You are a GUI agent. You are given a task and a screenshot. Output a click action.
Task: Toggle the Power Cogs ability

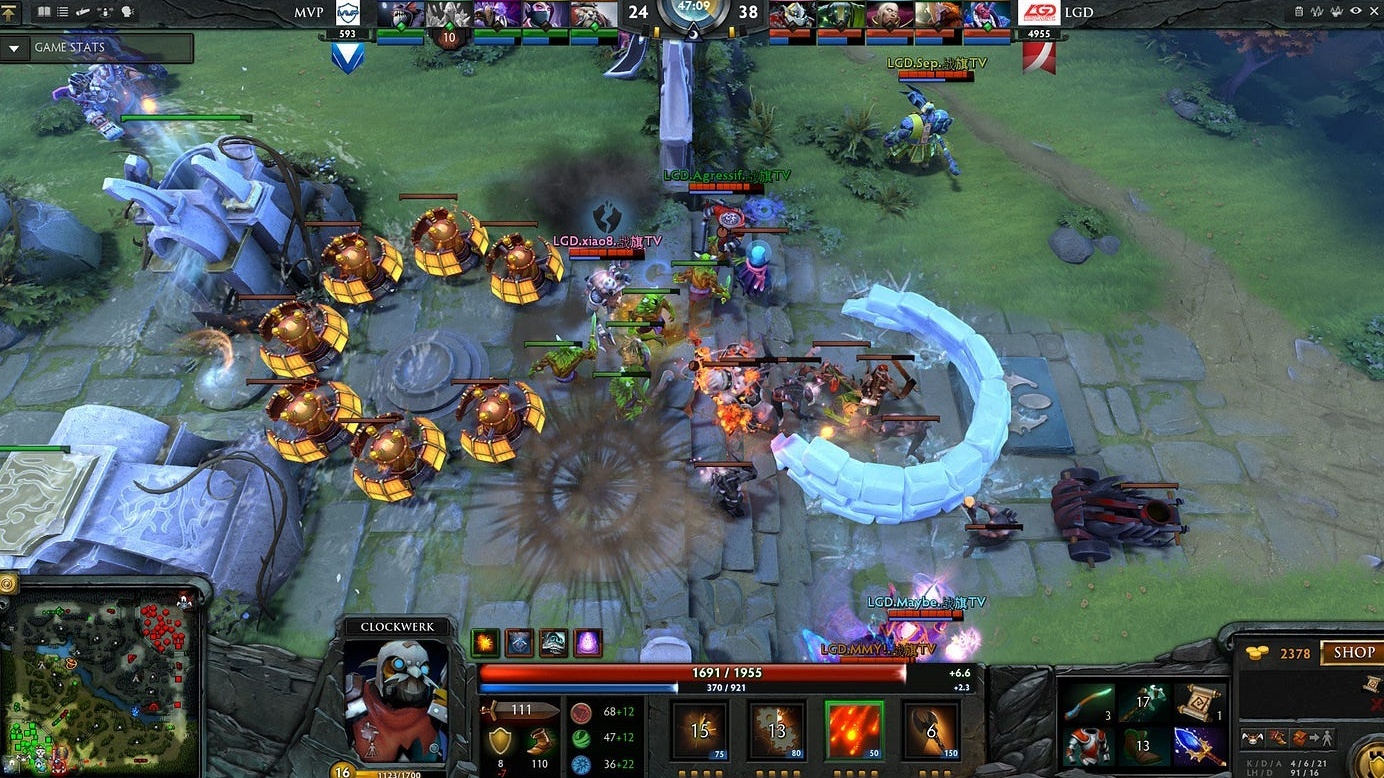pyautogui.click(x=778, y=730)
